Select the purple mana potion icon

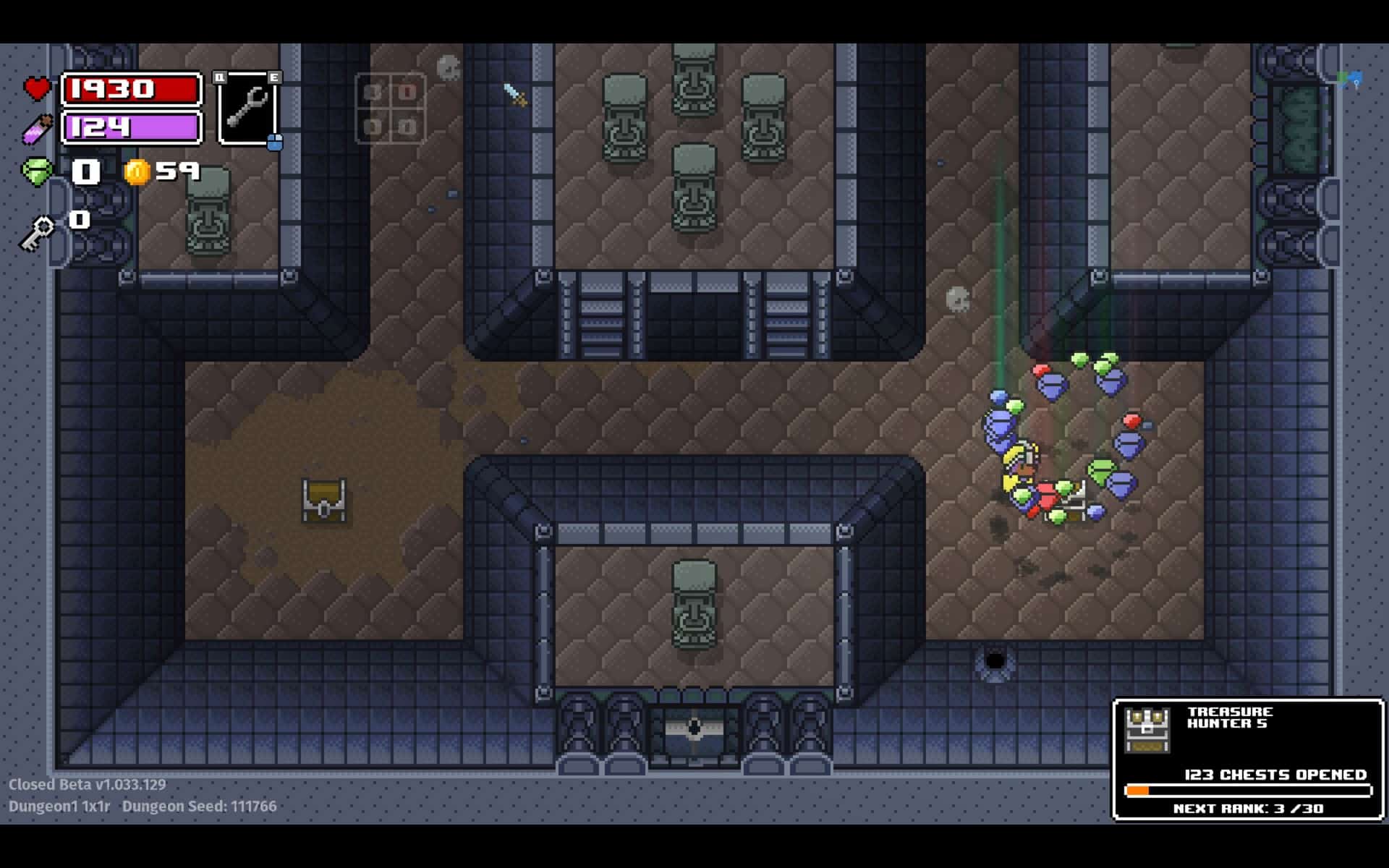click(38, 129)
